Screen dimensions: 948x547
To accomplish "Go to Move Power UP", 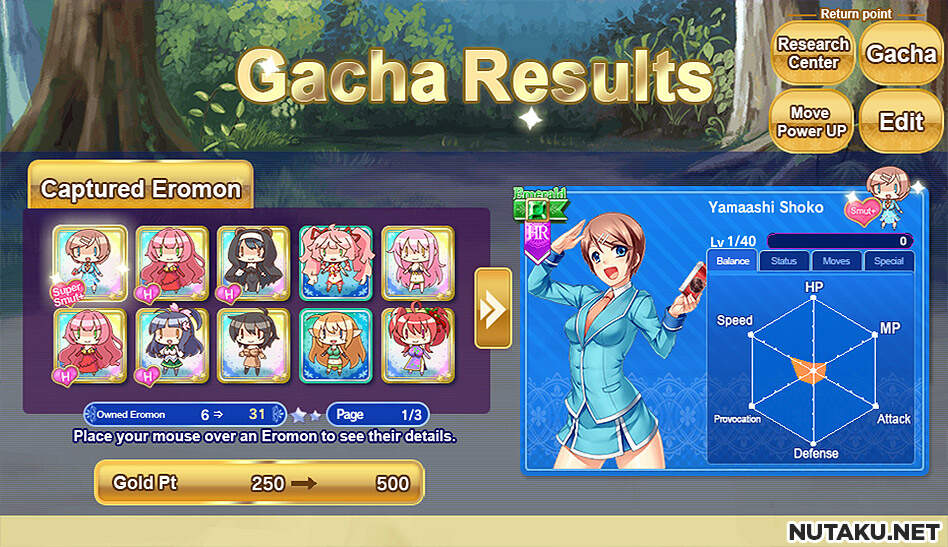I will coord(813,122).
